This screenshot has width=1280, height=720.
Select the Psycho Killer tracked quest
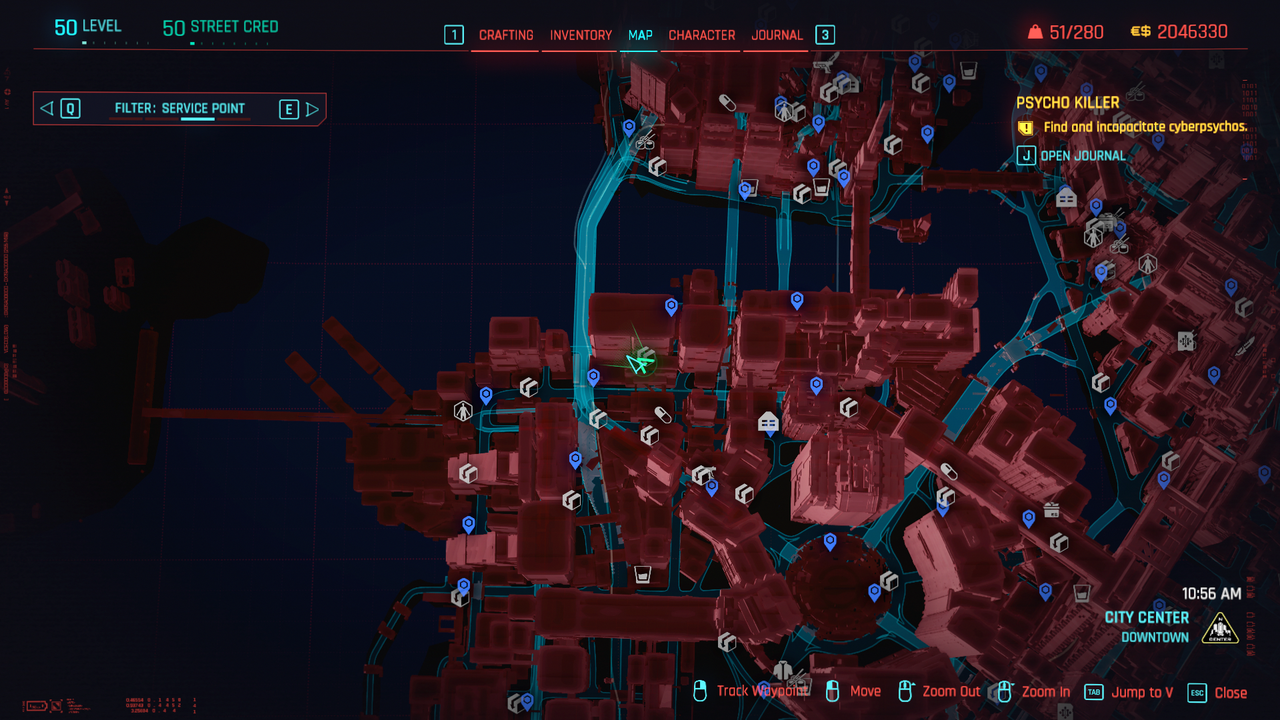(x=1068, y=102)
